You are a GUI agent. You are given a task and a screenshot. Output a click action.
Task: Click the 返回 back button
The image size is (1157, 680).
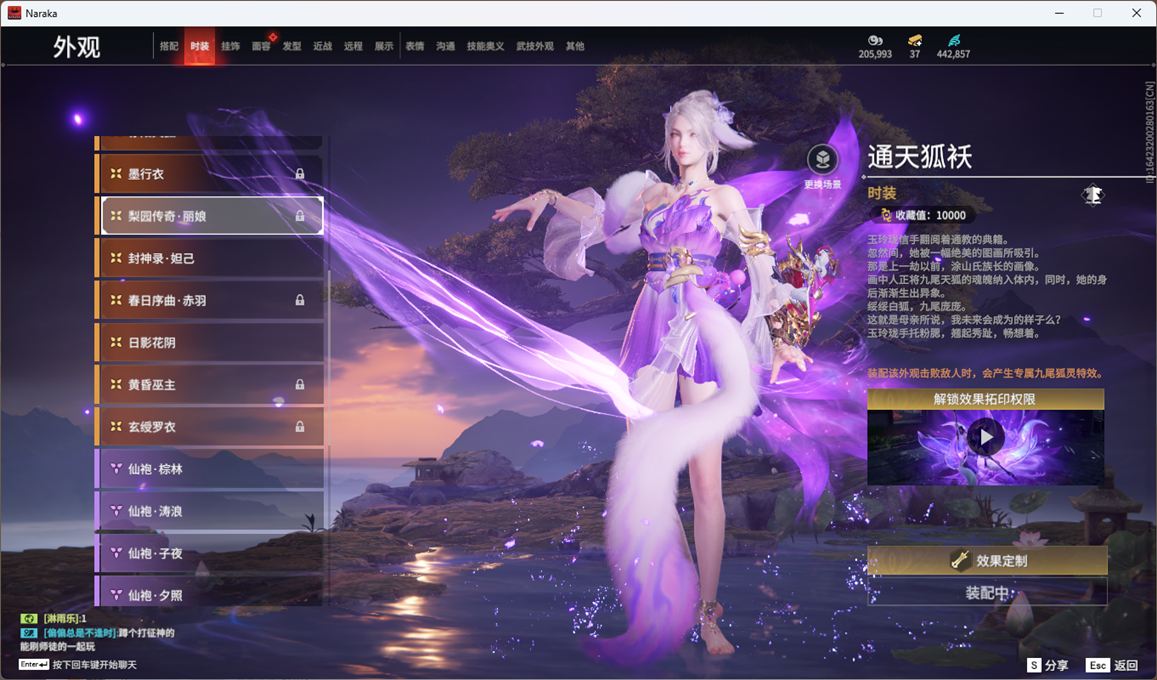pos(1113,665)
